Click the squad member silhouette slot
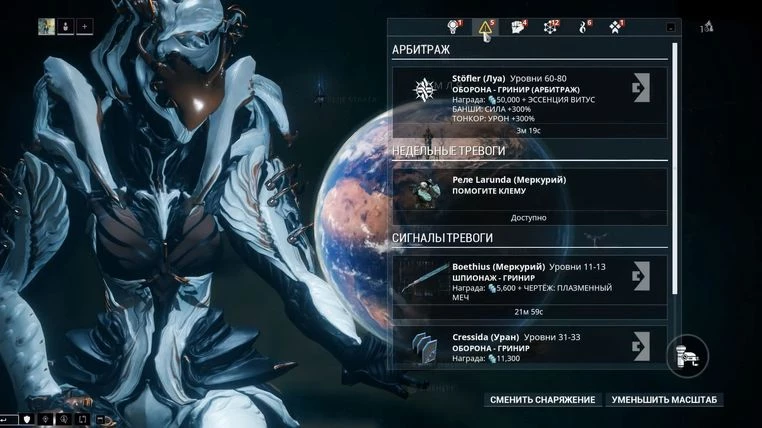Viewport: 762px width, 428px height. [x=65, y=26]
